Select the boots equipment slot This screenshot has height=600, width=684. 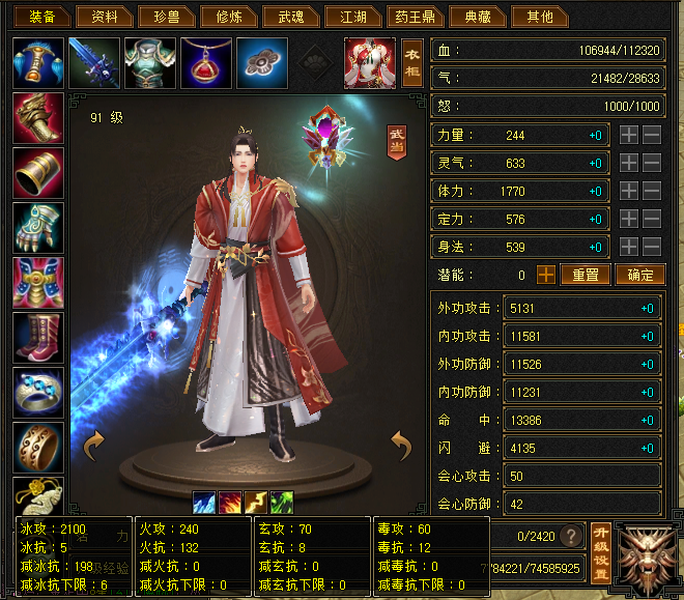[39, 338]
